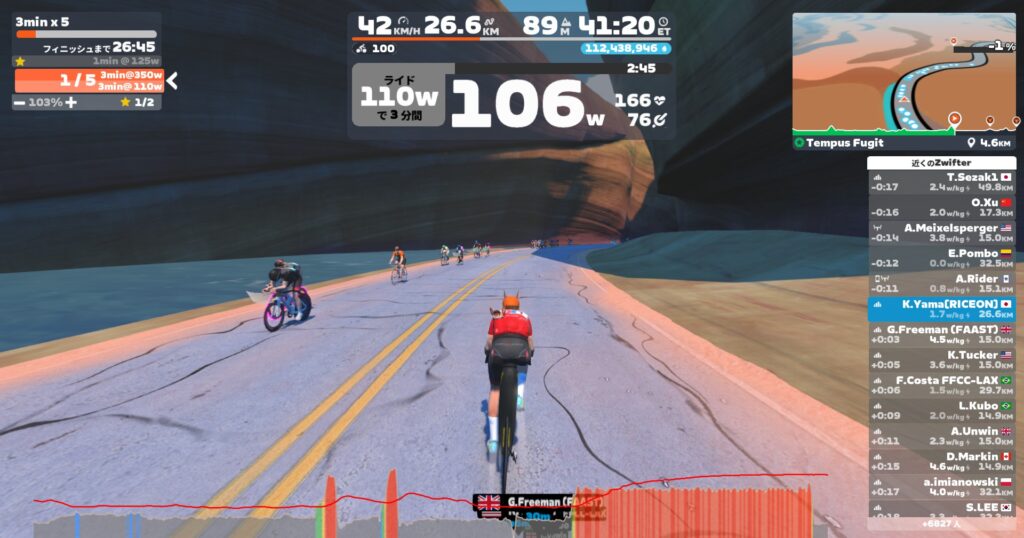Decrease workout intensity with the minus button

point(20,102)
